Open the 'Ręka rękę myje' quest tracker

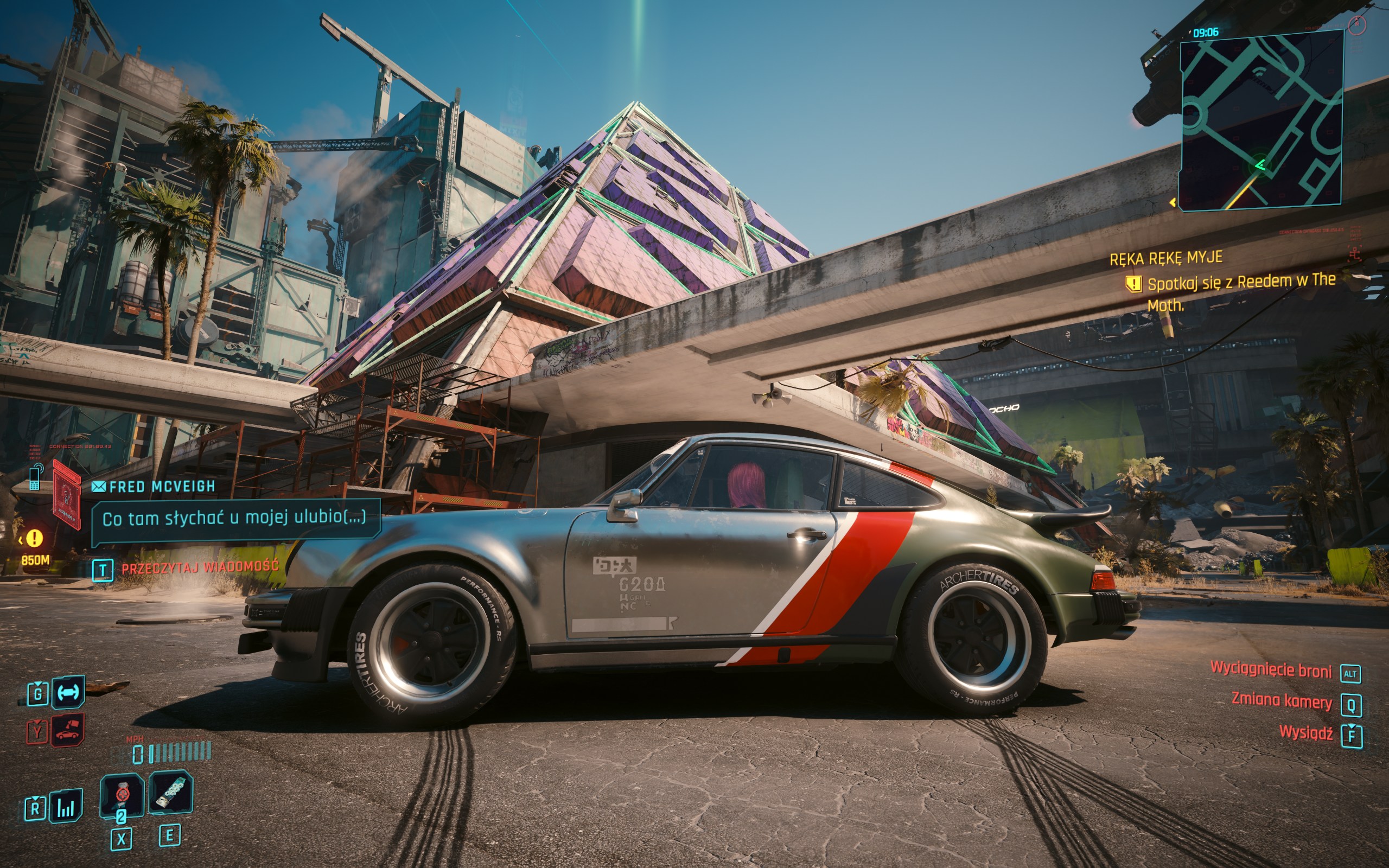click(1165, 258)
